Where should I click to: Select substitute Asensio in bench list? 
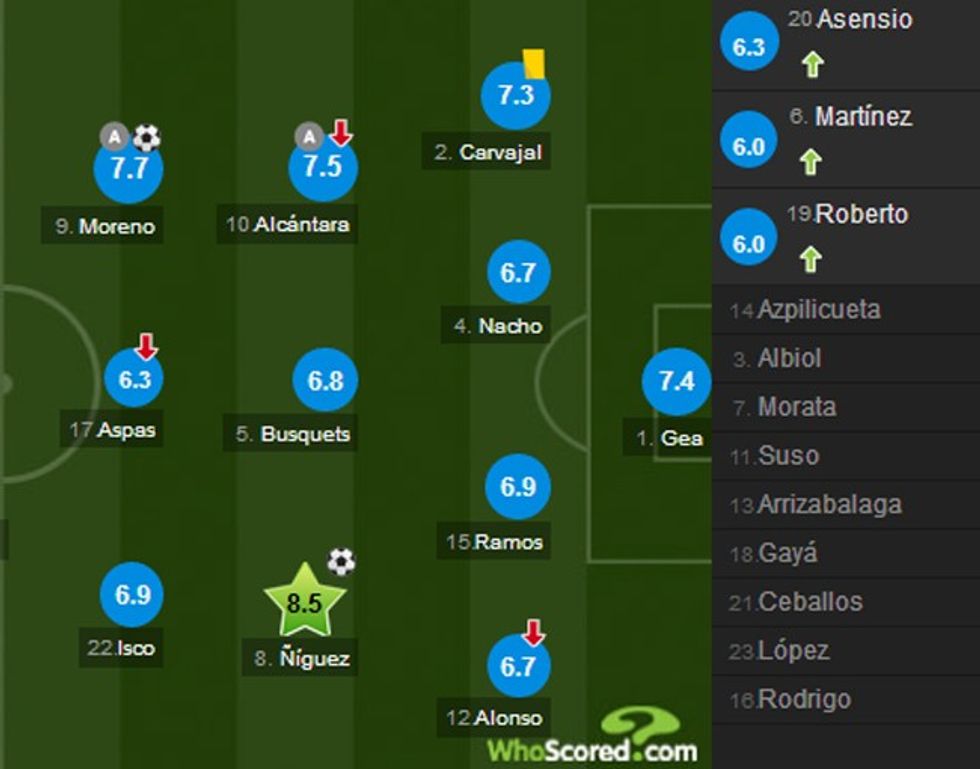click(x=864, y=19)
